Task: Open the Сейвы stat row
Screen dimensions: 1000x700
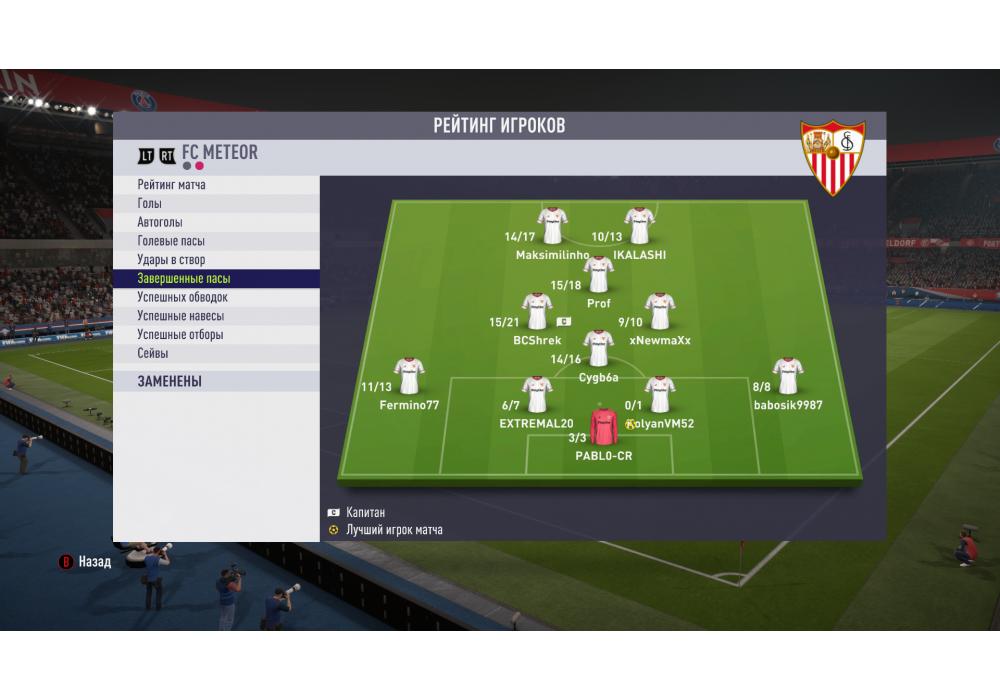Action: click(x=215, y=353)
